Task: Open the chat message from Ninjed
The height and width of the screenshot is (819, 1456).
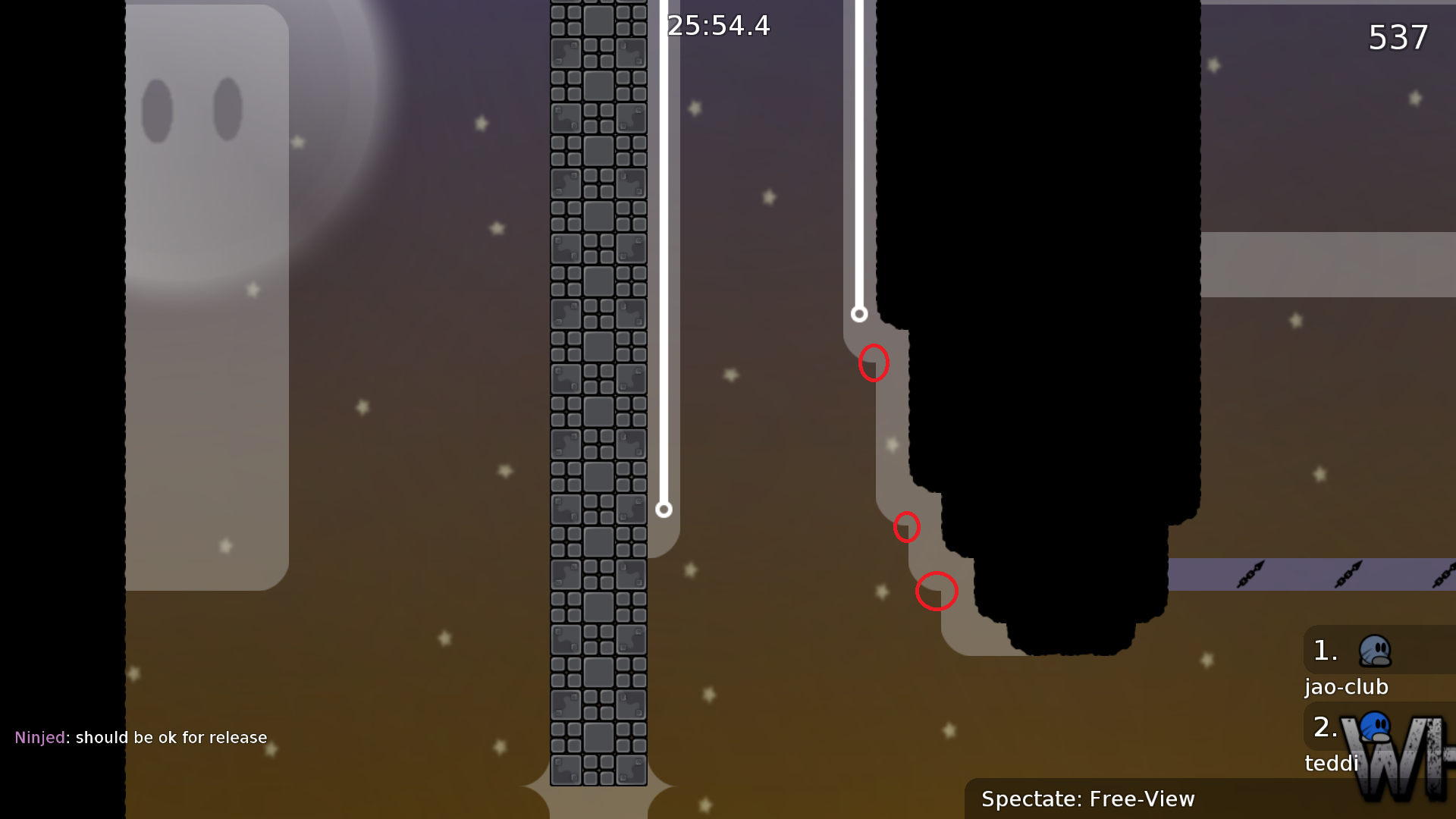Action: click(x=141, y=736)
